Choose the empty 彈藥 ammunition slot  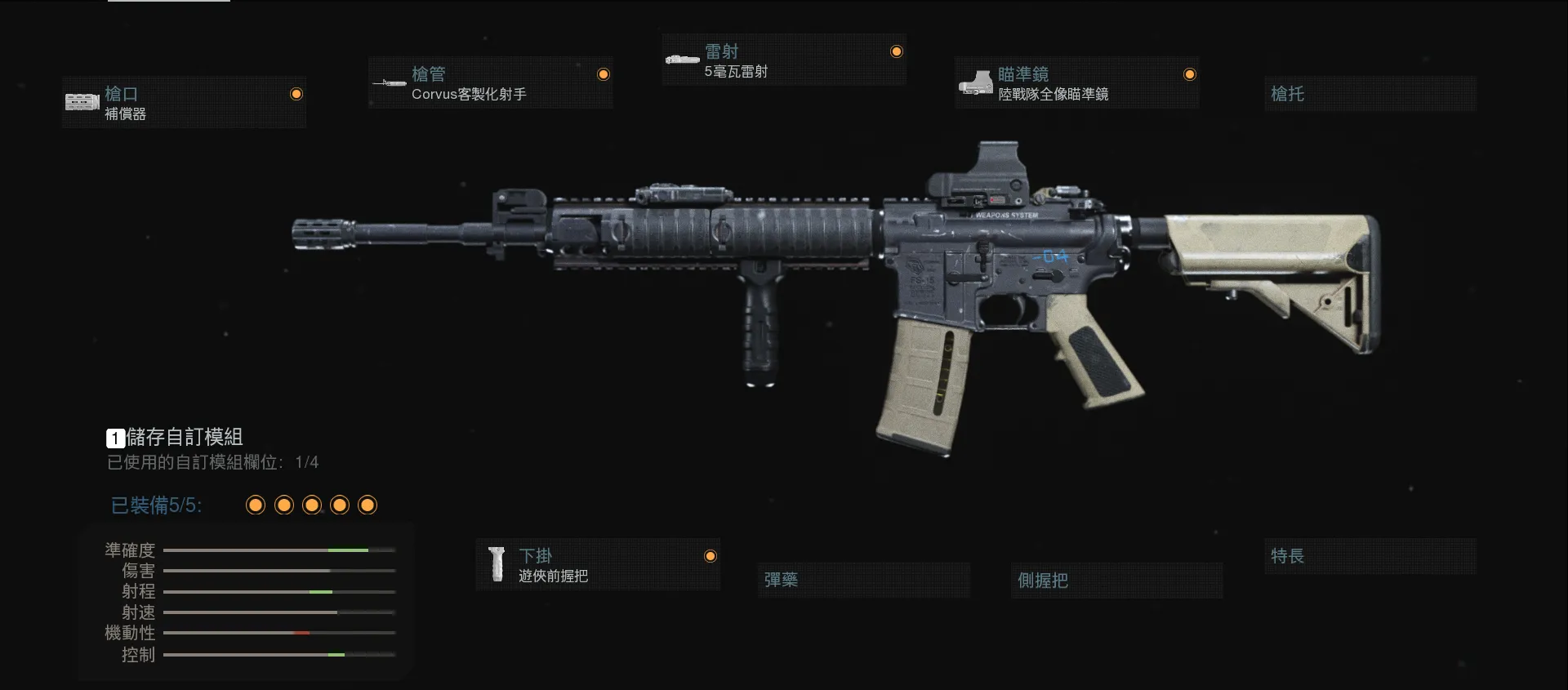pyautogui.click(x=863, y=580)
